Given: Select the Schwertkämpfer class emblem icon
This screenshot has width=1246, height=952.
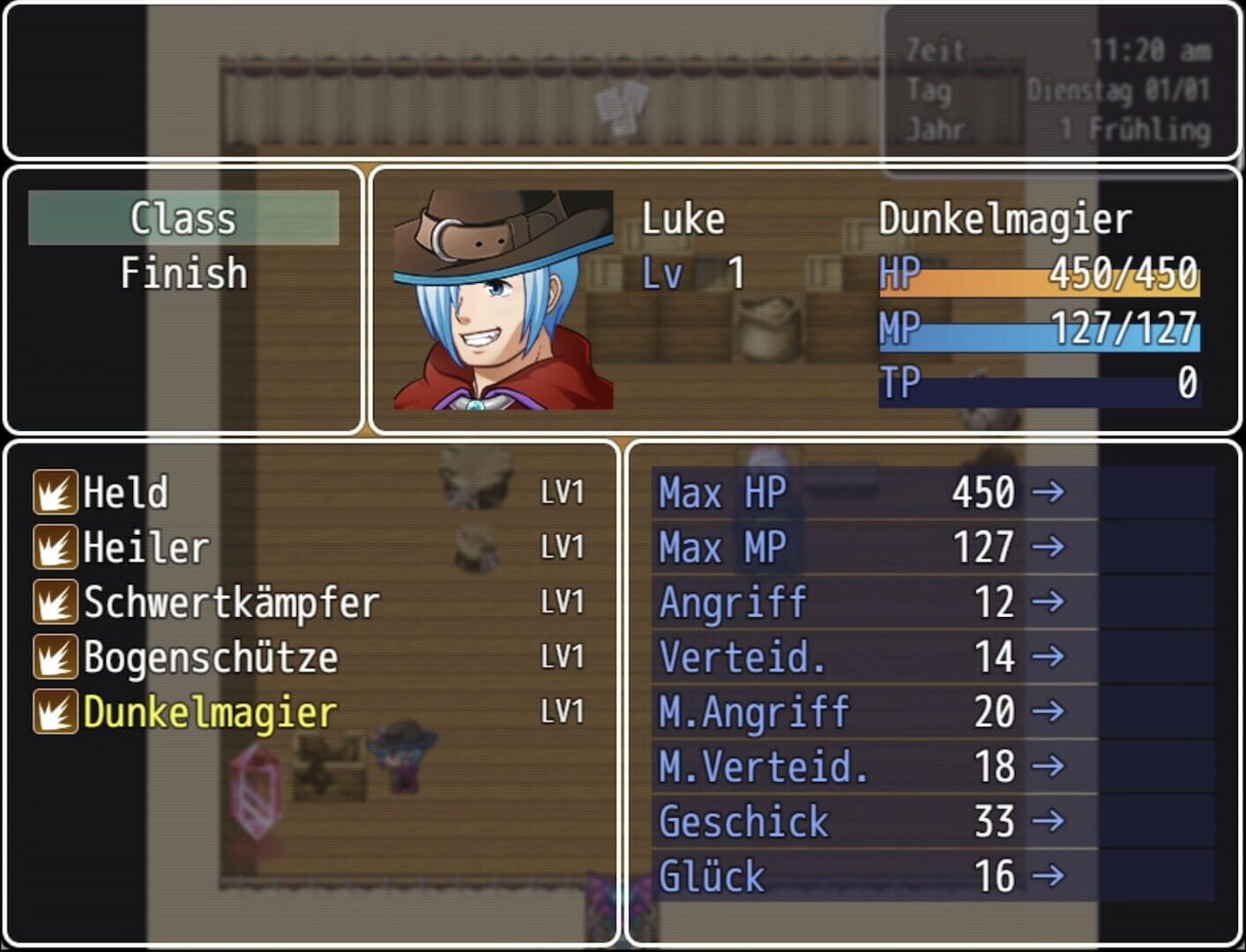Looking at the screenshot, I should point(55,603).
